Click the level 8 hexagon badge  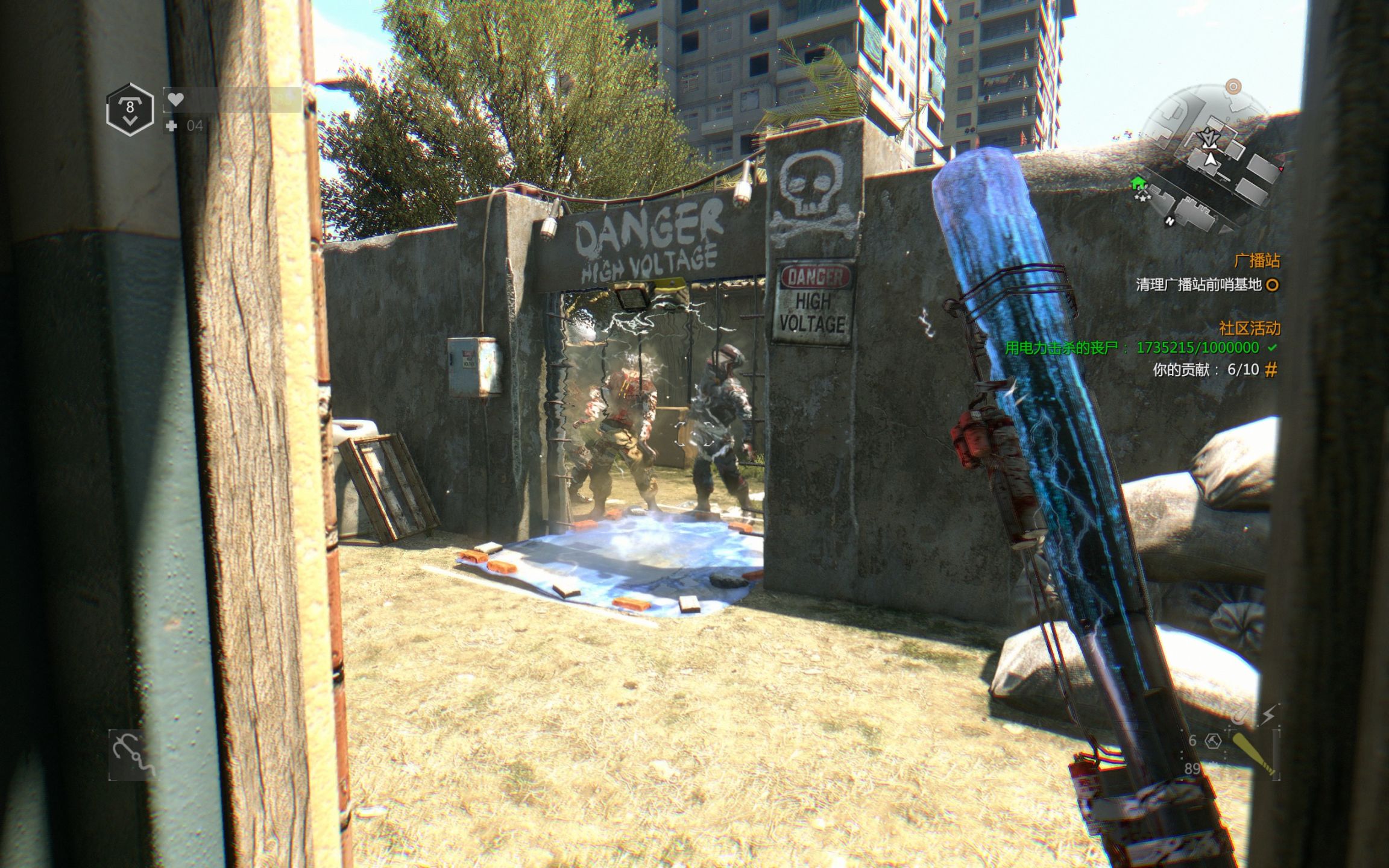pyautogui.click(x=130, y=109)
